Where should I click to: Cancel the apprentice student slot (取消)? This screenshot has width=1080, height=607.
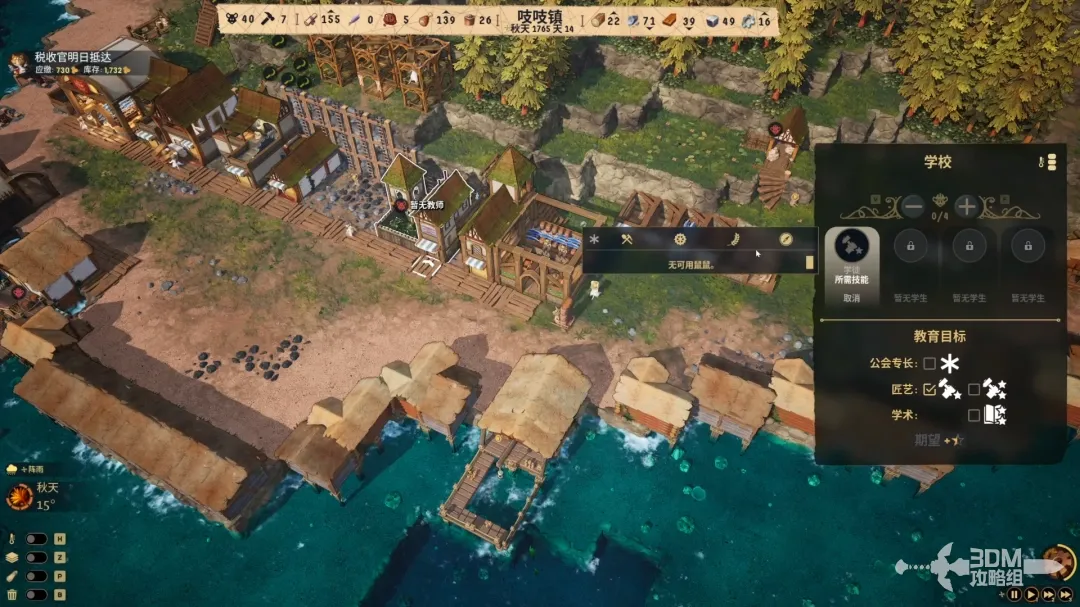(851, 298)
